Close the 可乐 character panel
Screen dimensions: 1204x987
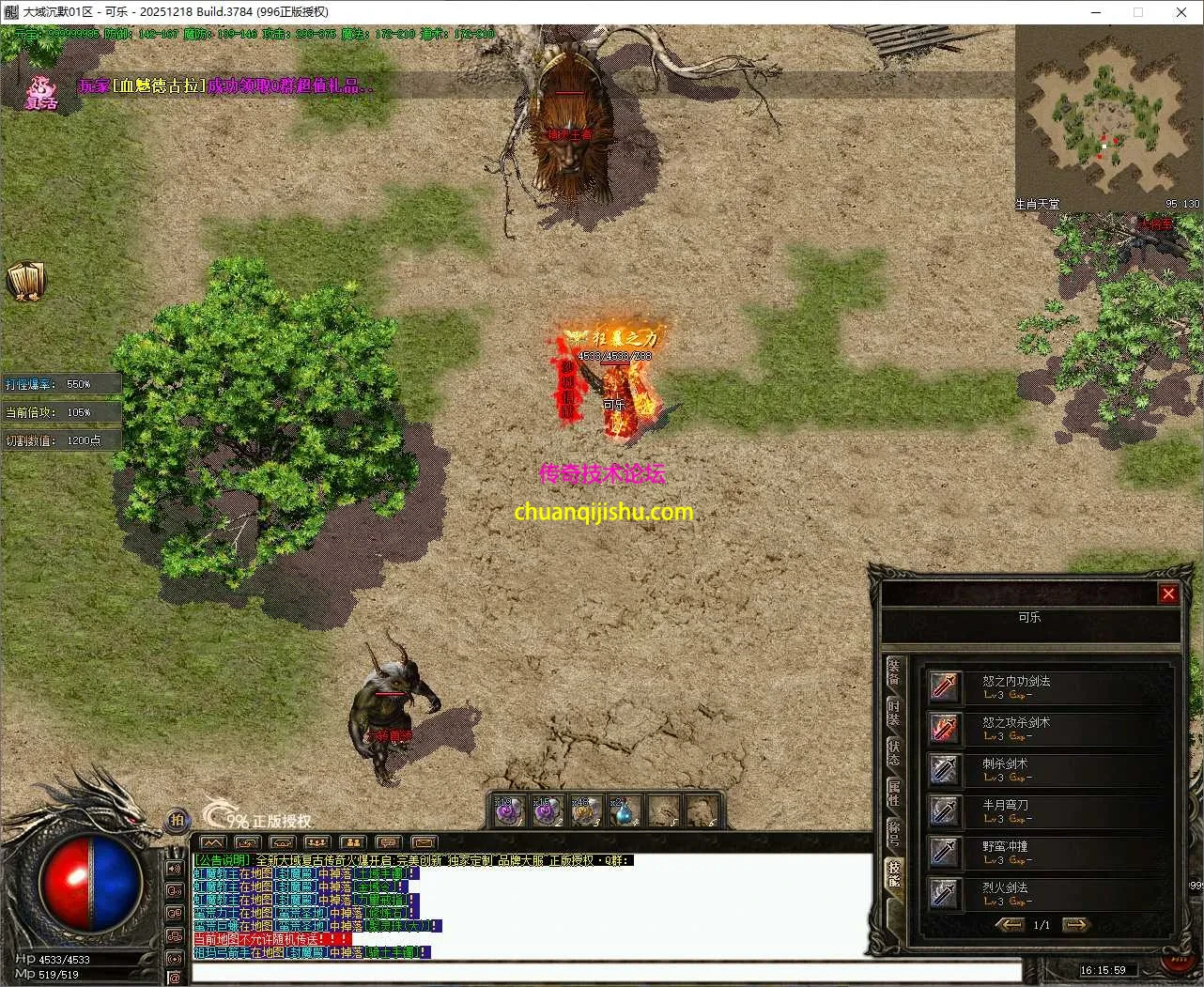1167,594
